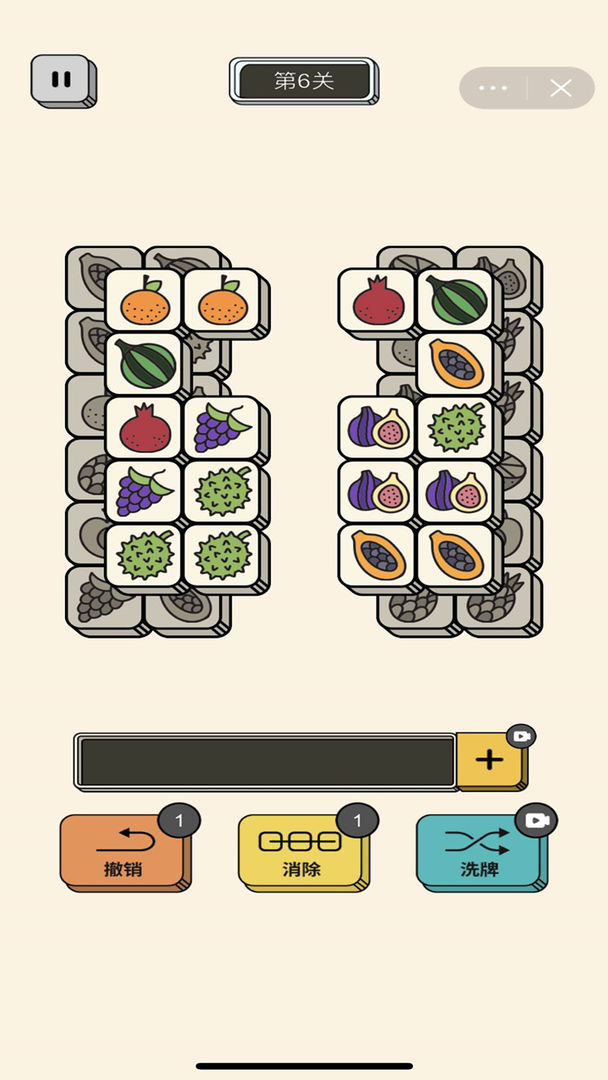This screenshot has width=608, height=1080.
Task: Open the mini-program three-dots menu
Action: [x=493, y=88]
